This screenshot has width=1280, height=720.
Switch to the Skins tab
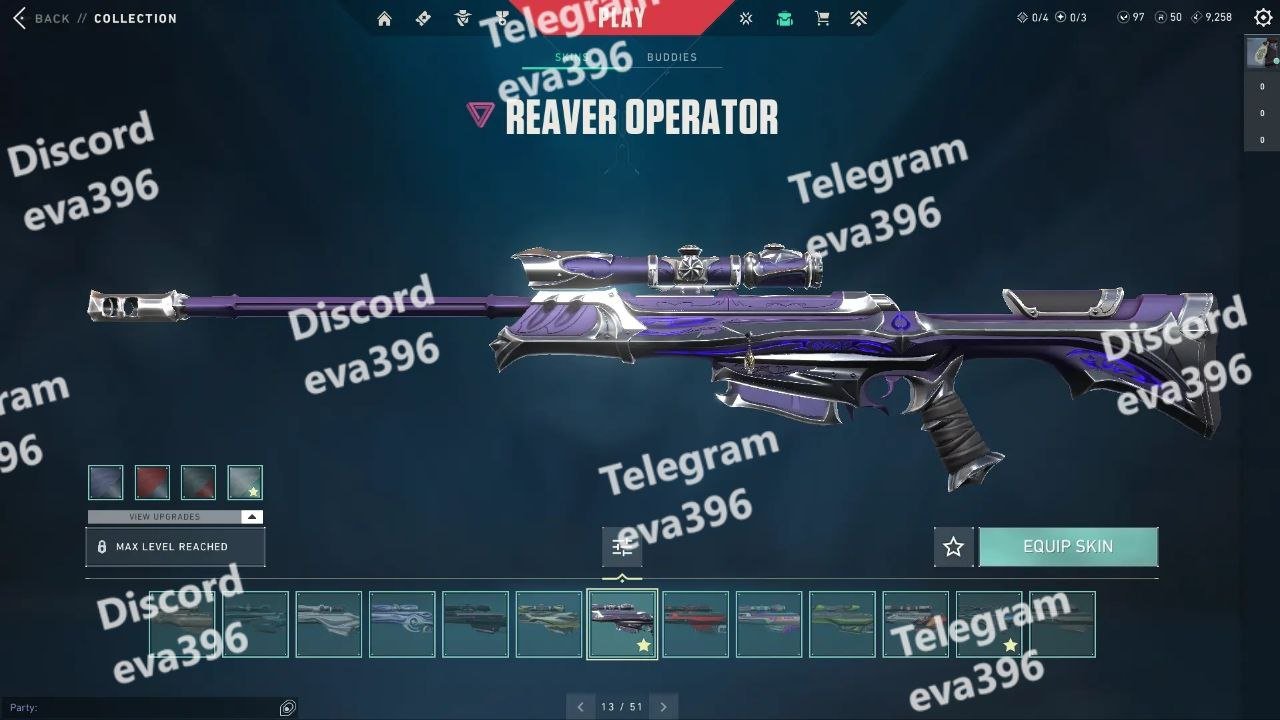571,57
